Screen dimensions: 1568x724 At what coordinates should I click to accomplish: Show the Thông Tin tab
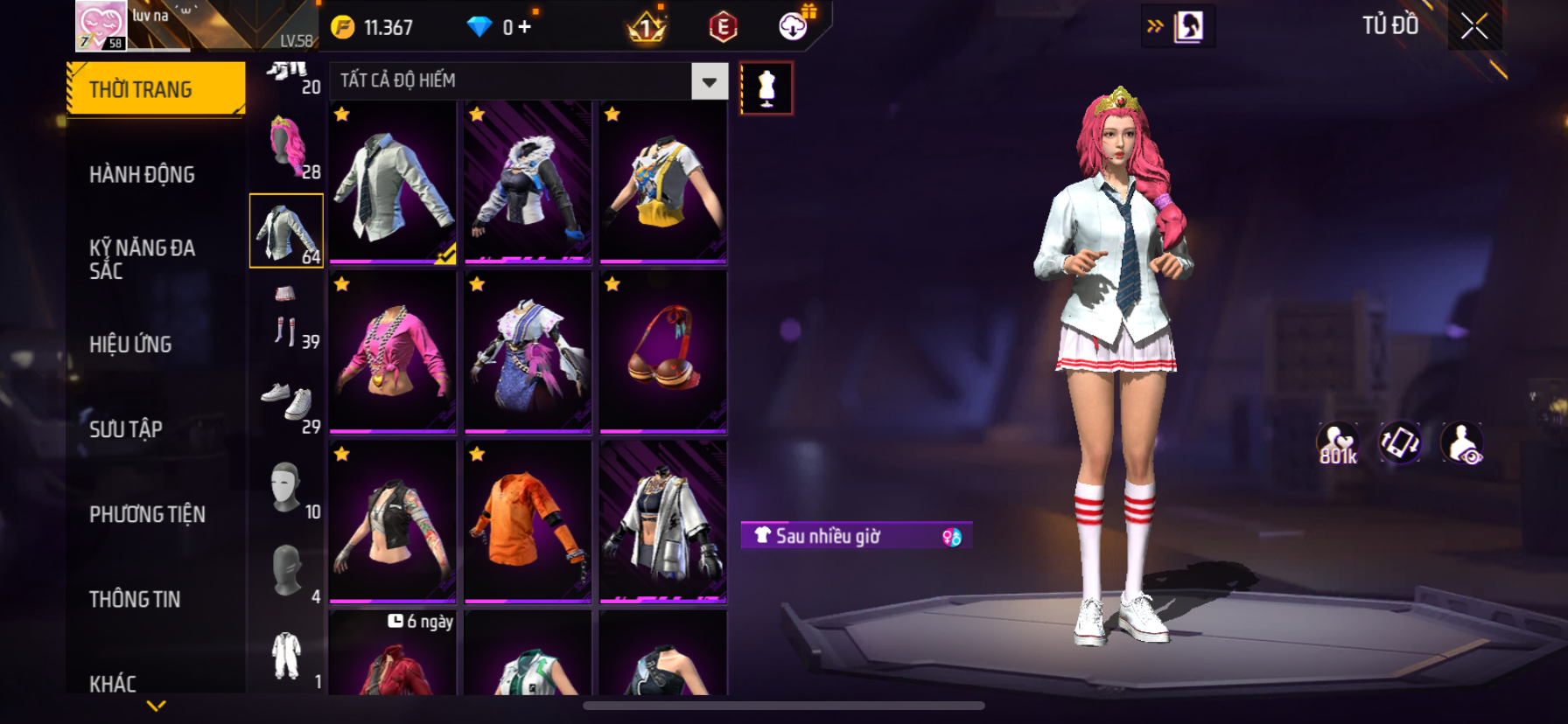coord(135,599)
